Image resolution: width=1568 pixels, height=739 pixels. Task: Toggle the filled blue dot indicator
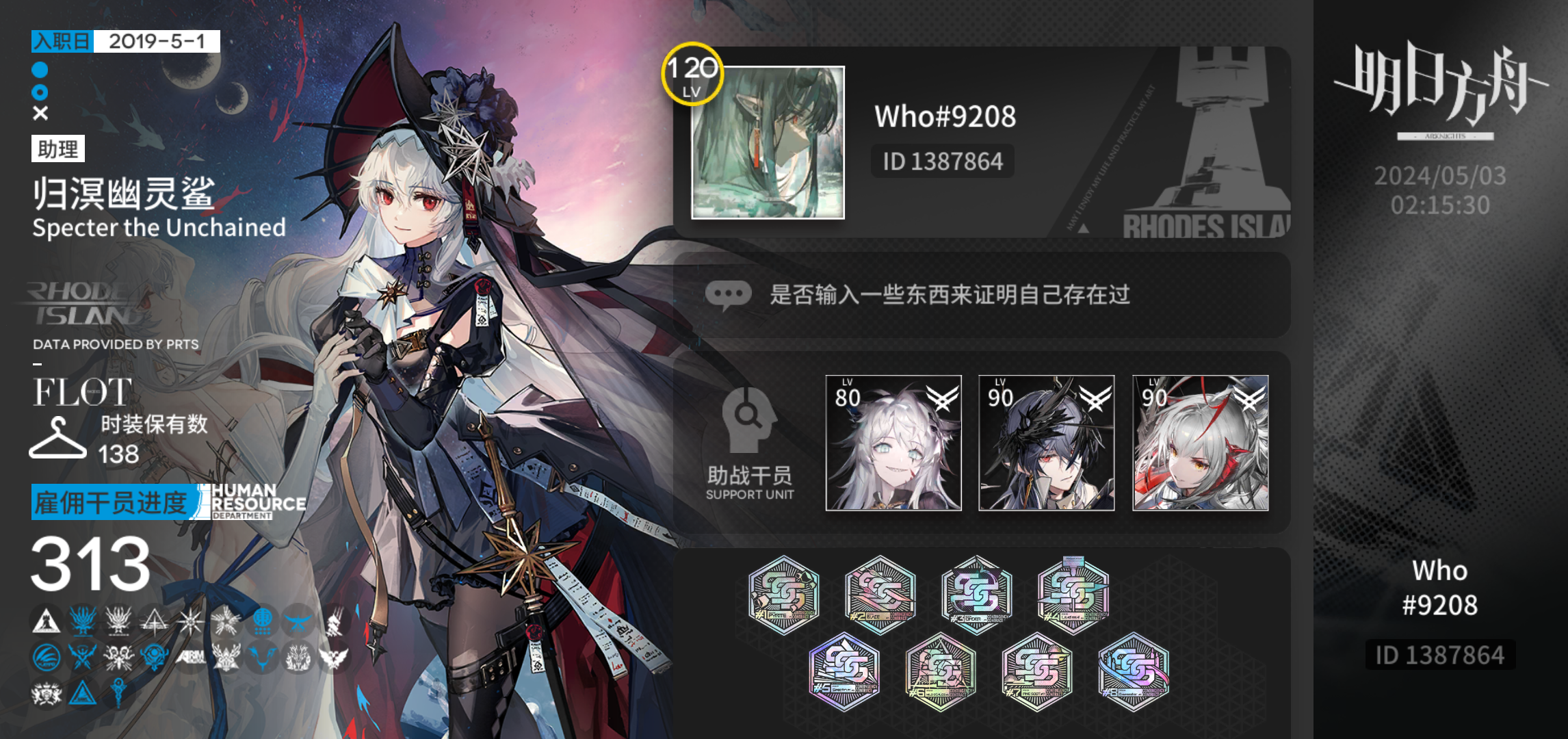pyautogui.click(x=39, y=69)
